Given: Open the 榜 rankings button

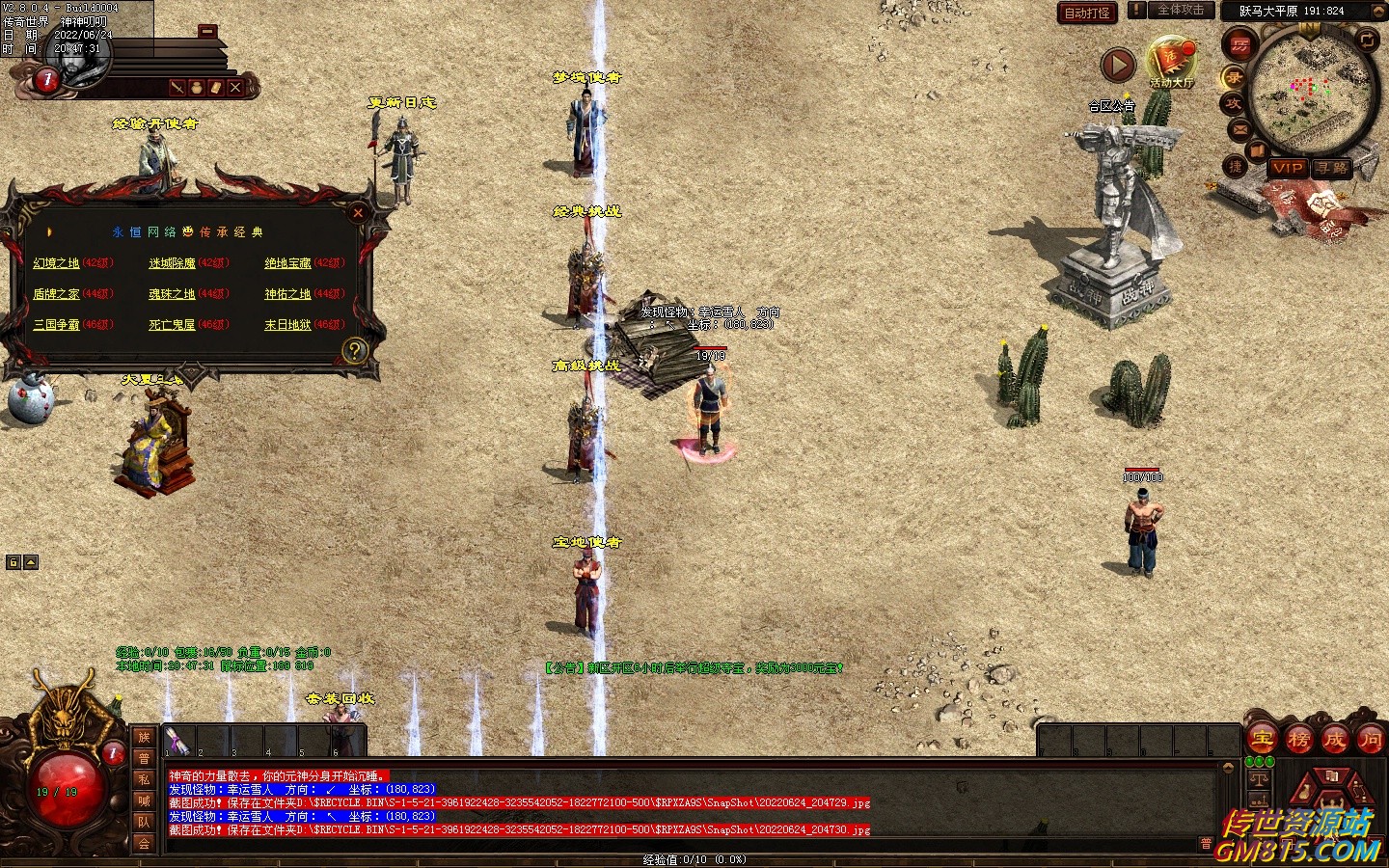Looking at the screenshot, I should click(1298, 740).
